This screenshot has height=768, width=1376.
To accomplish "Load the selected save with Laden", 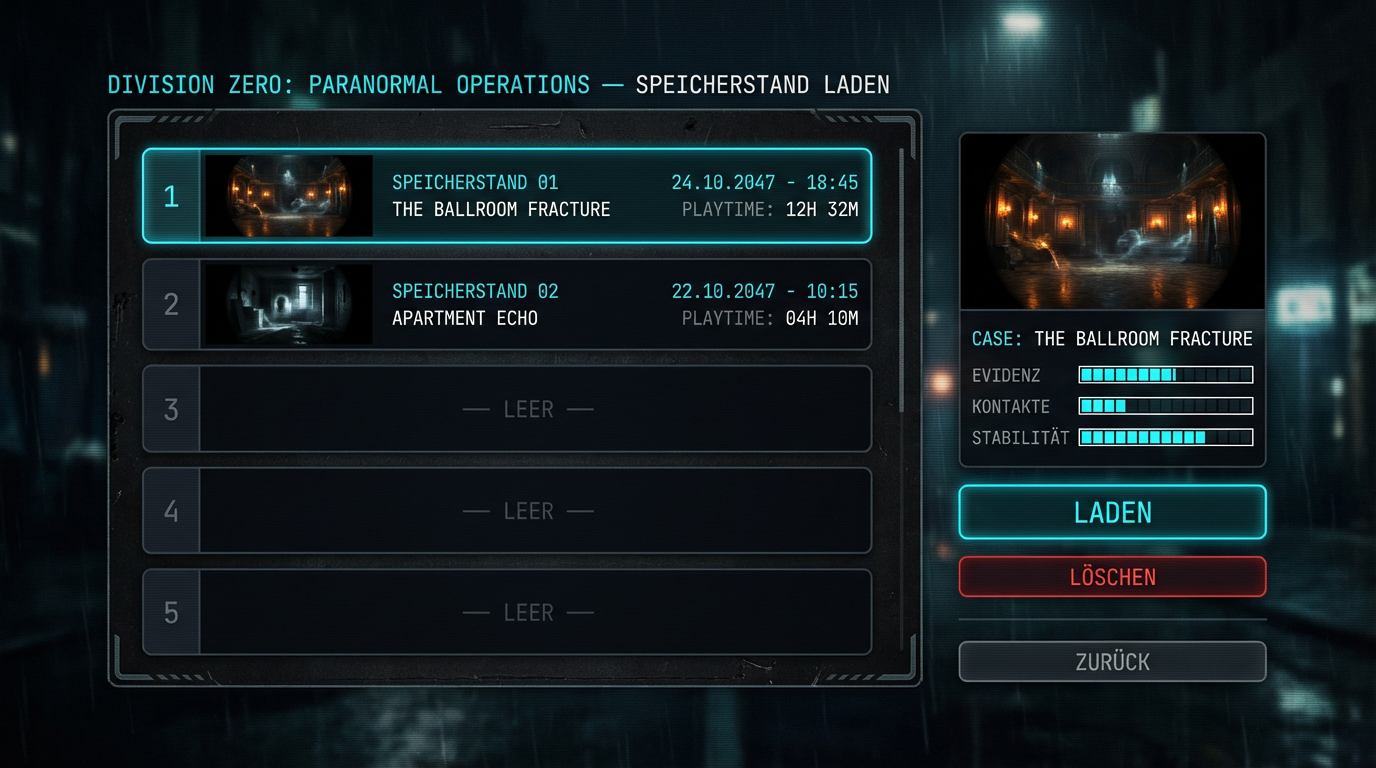I will click(1112, 512).
